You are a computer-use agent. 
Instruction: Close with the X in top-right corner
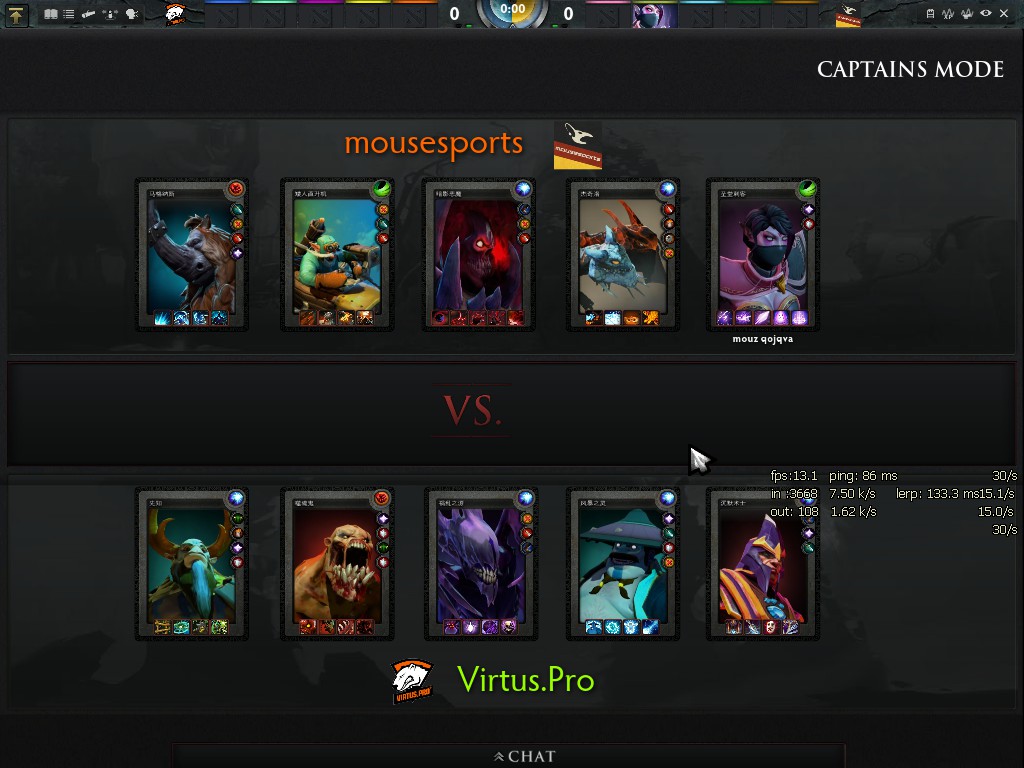click(x=1005, y=14)
